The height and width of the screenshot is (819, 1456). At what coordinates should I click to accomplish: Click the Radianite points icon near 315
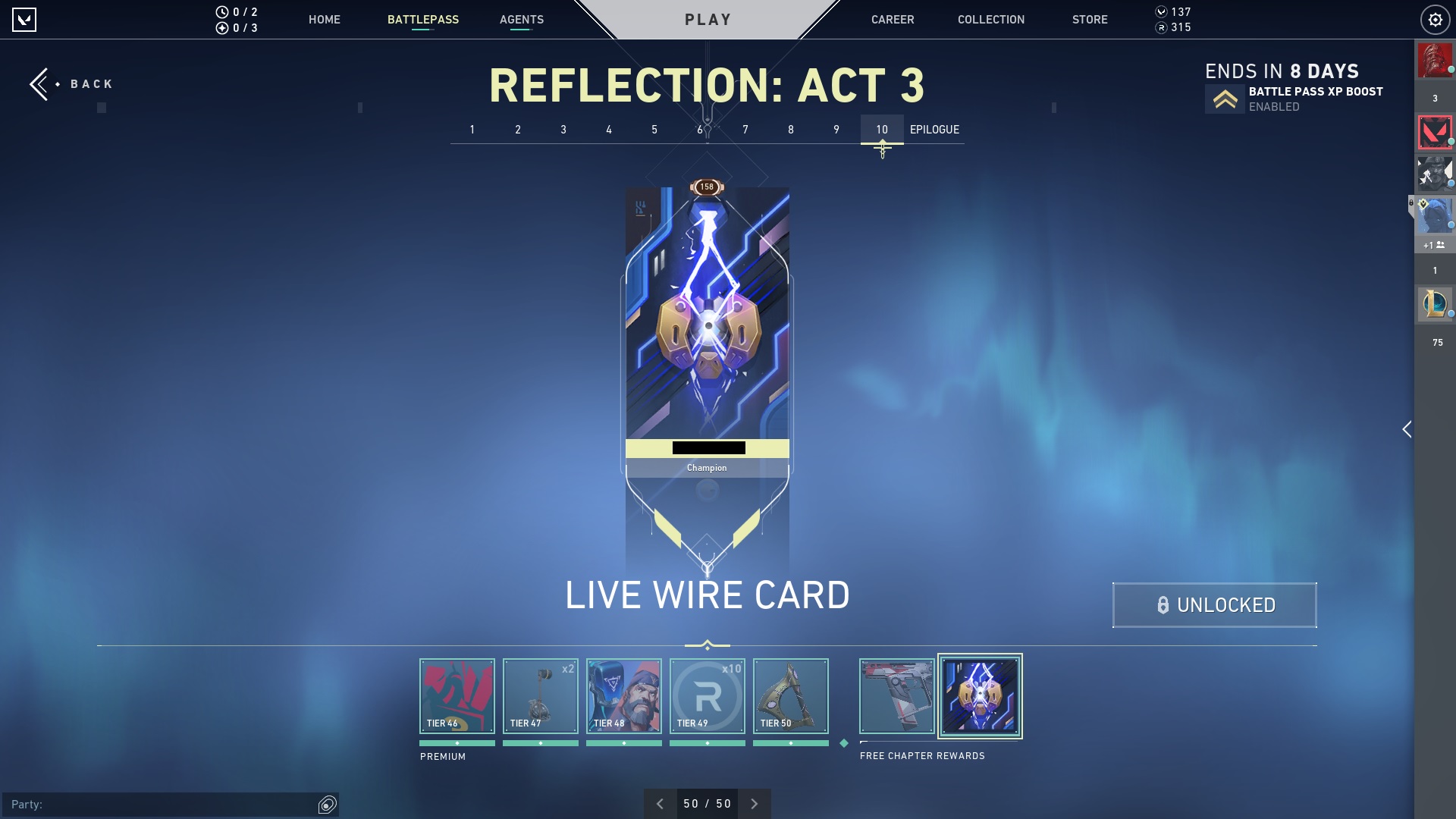(x=1162, y=28)
